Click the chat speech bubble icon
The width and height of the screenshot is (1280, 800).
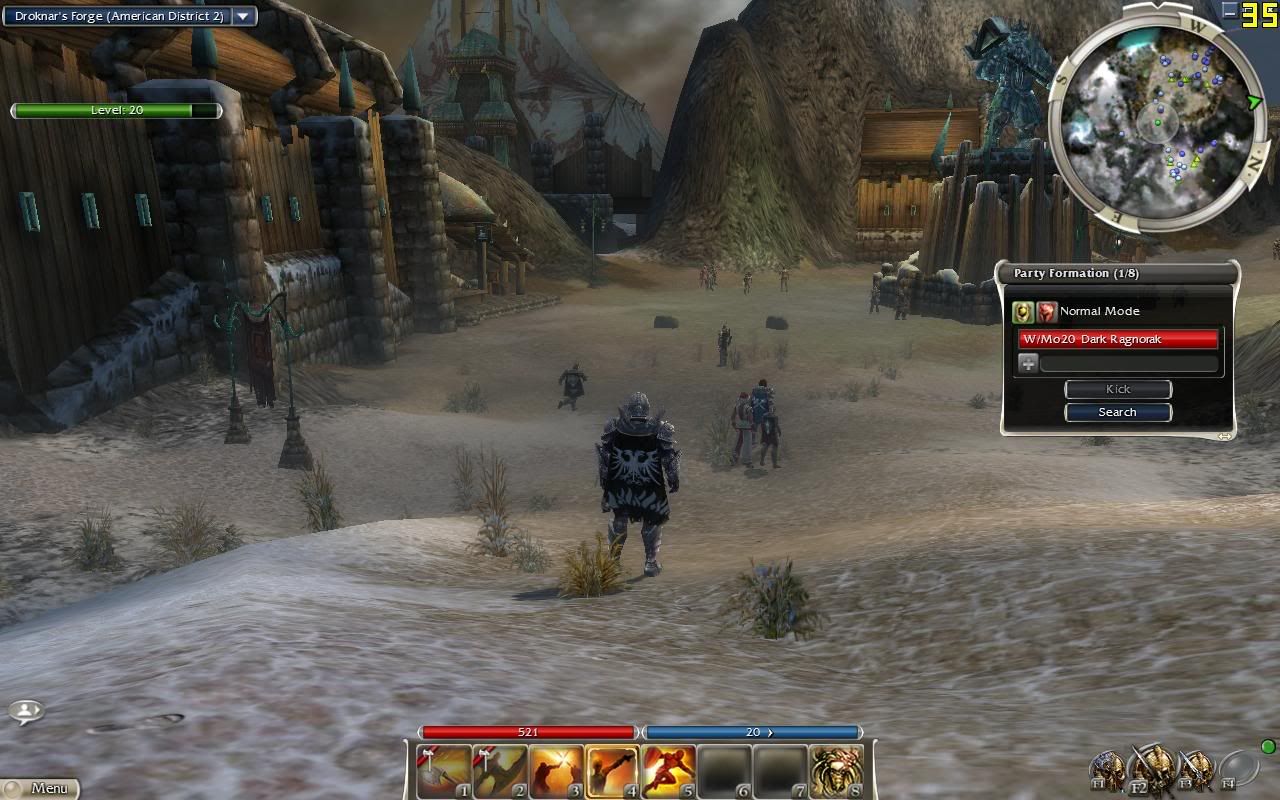point(26,711)
